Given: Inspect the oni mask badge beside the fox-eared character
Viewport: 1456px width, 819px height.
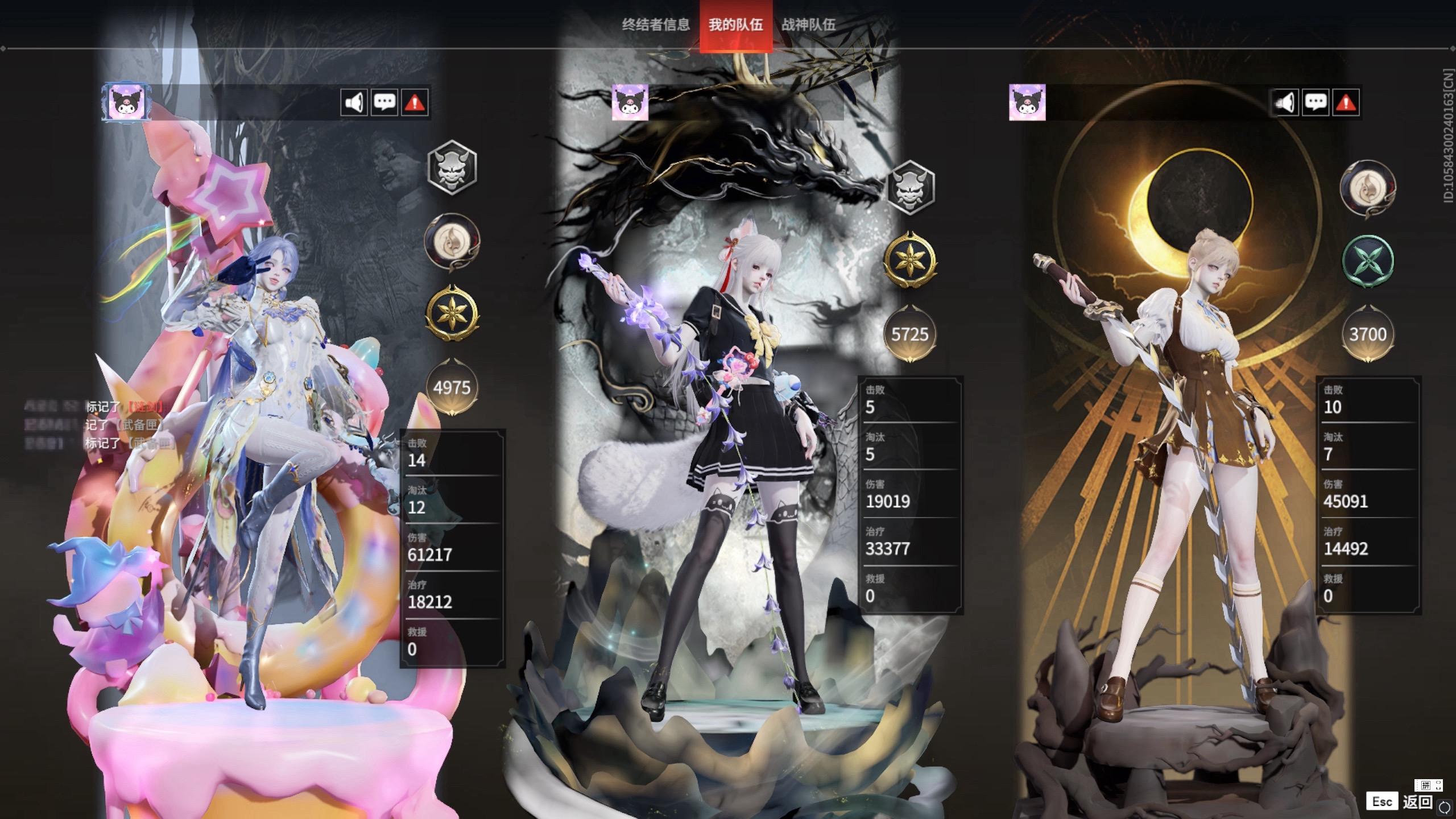Looking at the screenshot, I should pos(910,187).
